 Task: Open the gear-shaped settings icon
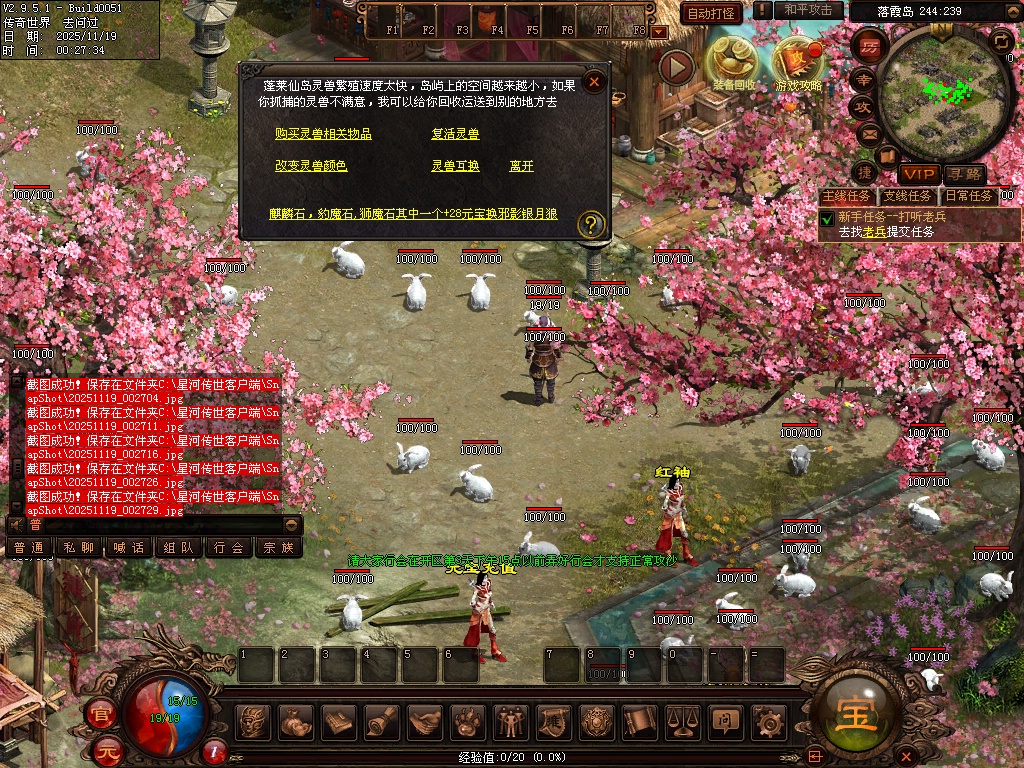[768, 719]
